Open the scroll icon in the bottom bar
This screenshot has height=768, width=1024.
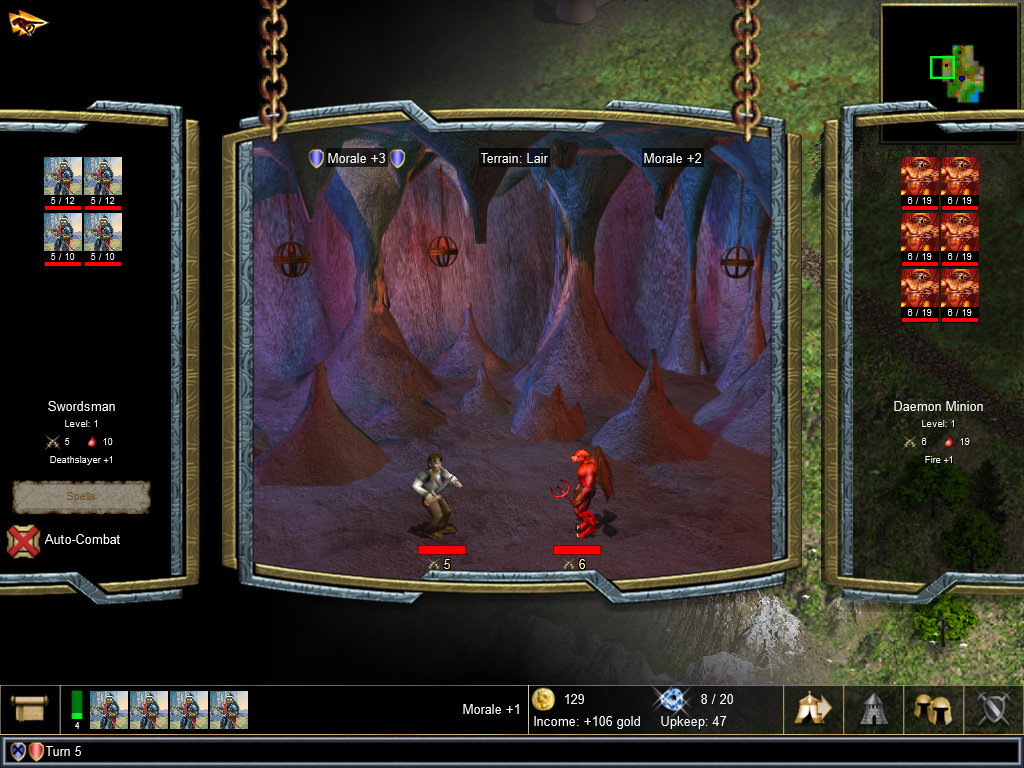[x=29, y=709]
